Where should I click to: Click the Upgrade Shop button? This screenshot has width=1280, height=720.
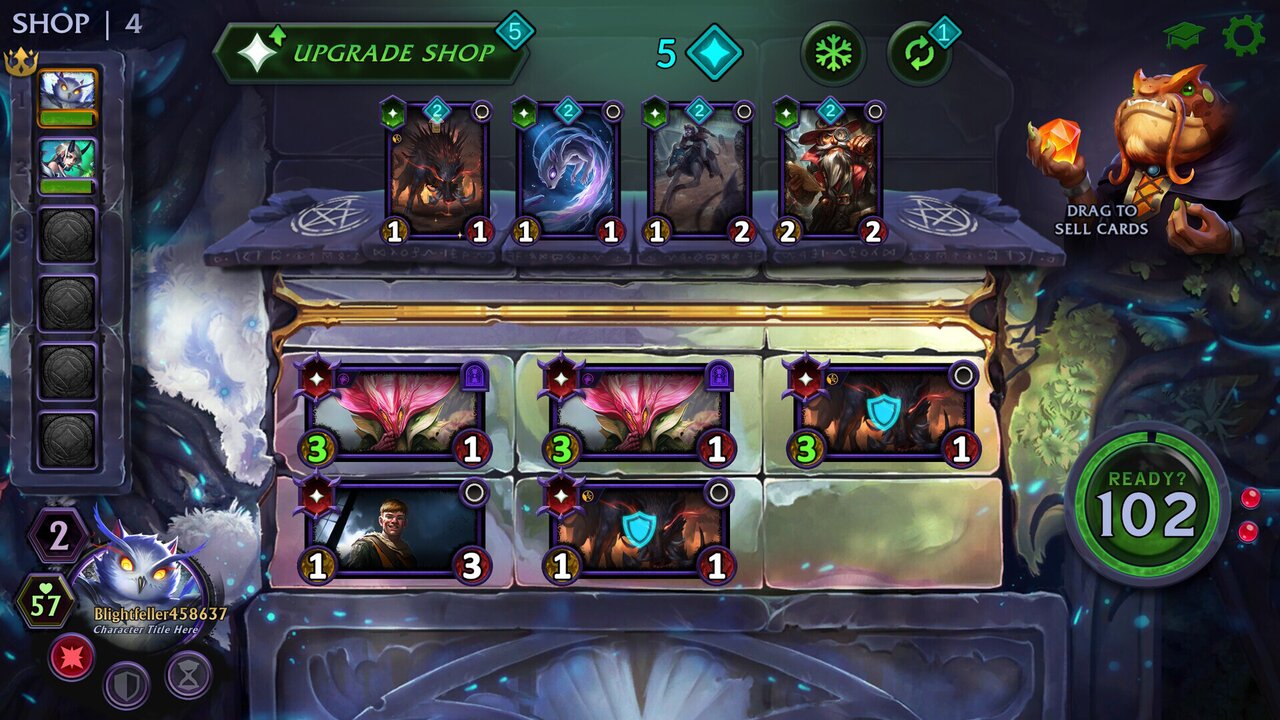(372, 53)
